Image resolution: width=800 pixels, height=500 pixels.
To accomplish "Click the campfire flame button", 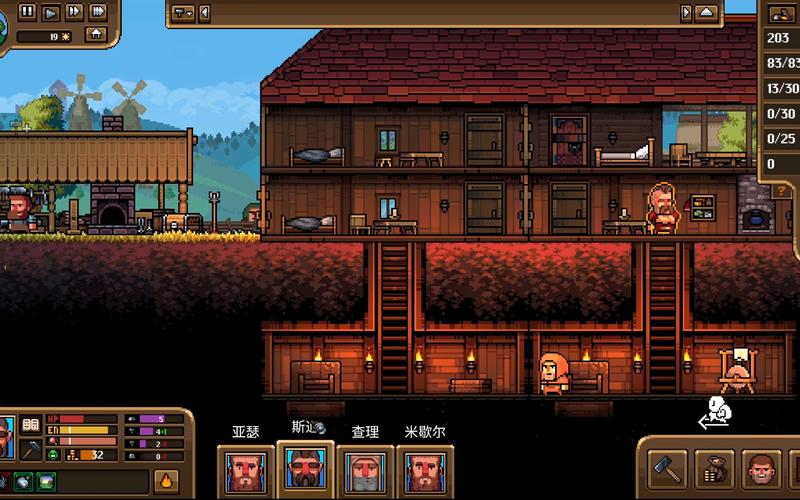I will pos(167,480).
